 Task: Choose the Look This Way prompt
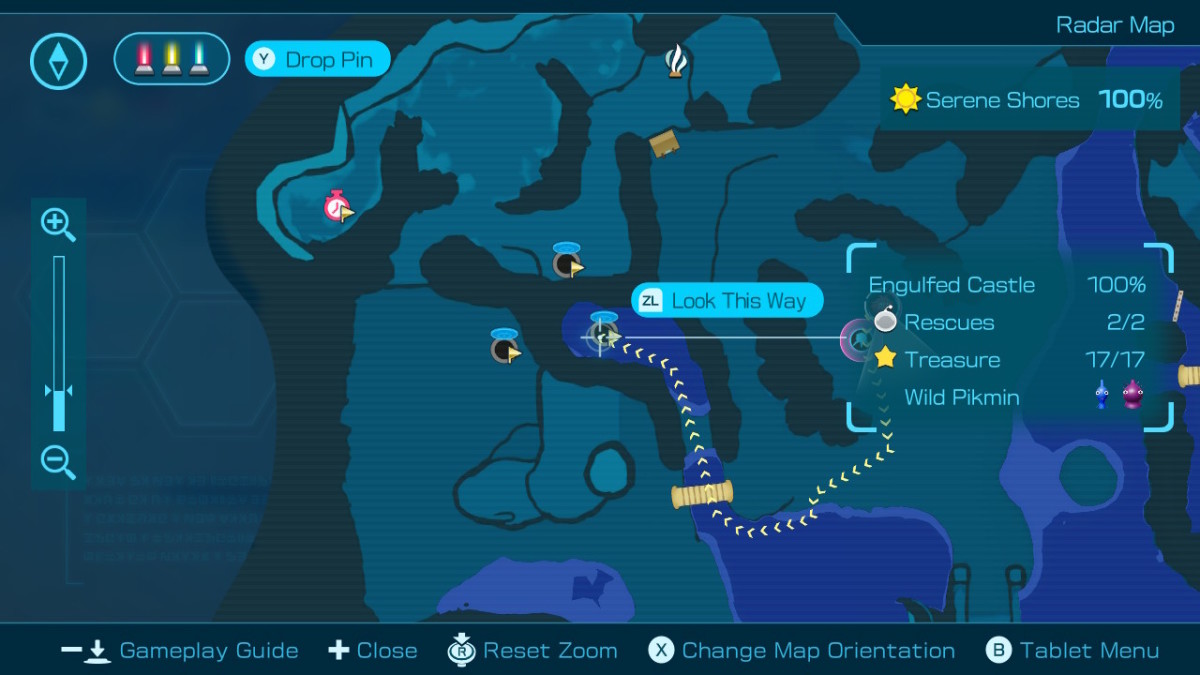coord(727,301)
